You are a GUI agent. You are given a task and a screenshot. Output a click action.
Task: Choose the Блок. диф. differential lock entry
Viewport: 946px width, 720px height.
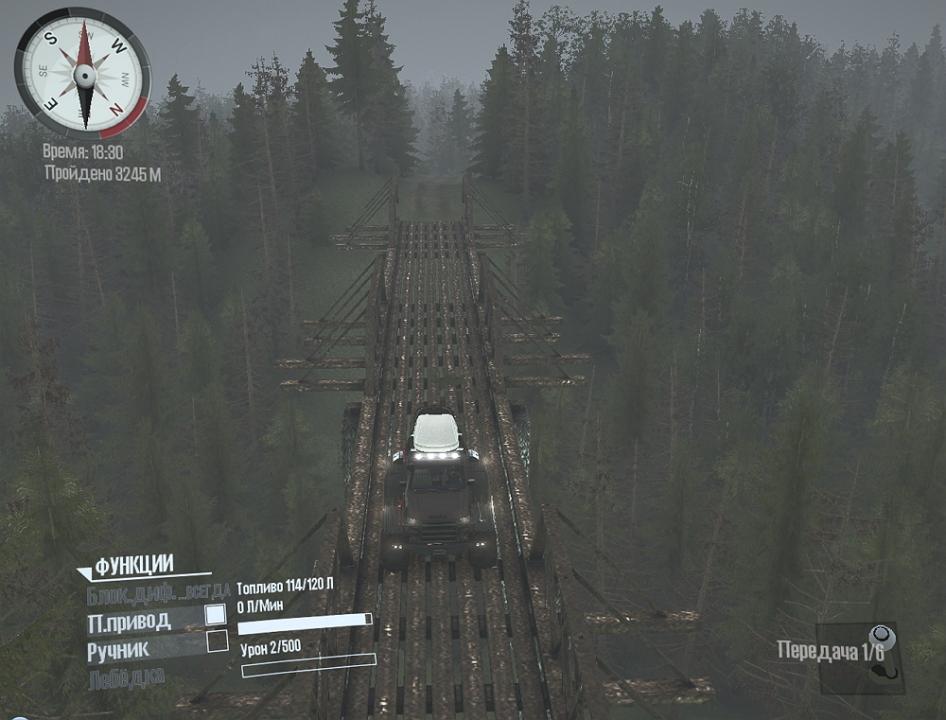(x=159, y=592)
